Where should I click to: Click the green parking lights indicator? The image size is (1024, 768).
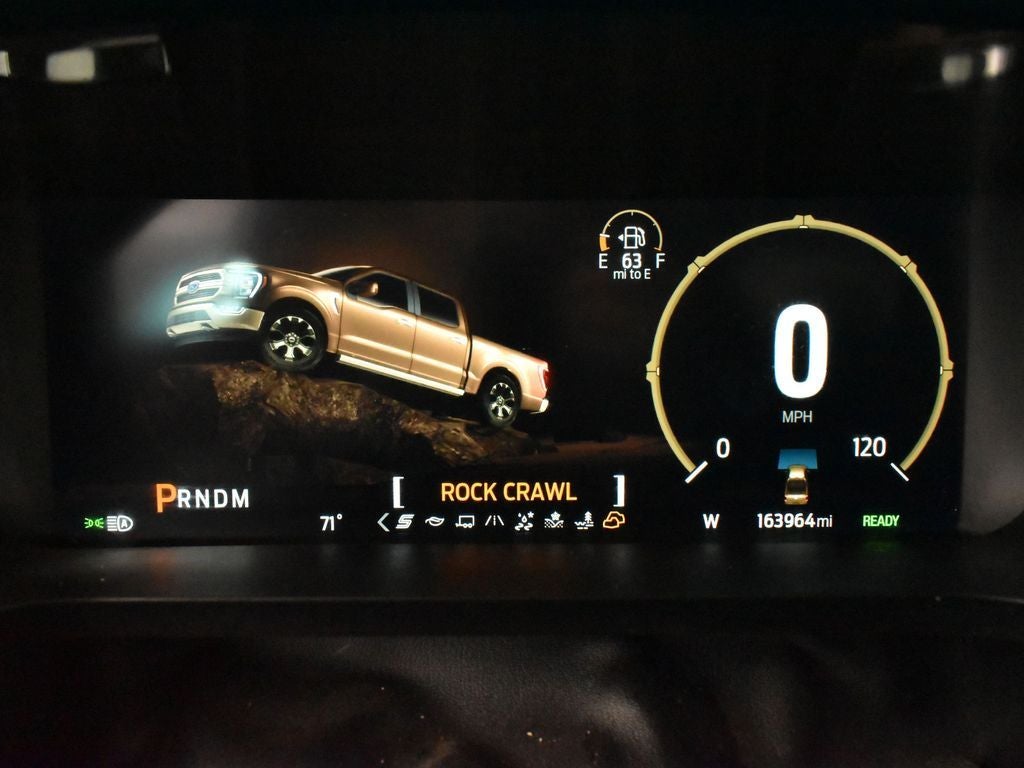tap(94, 523)
